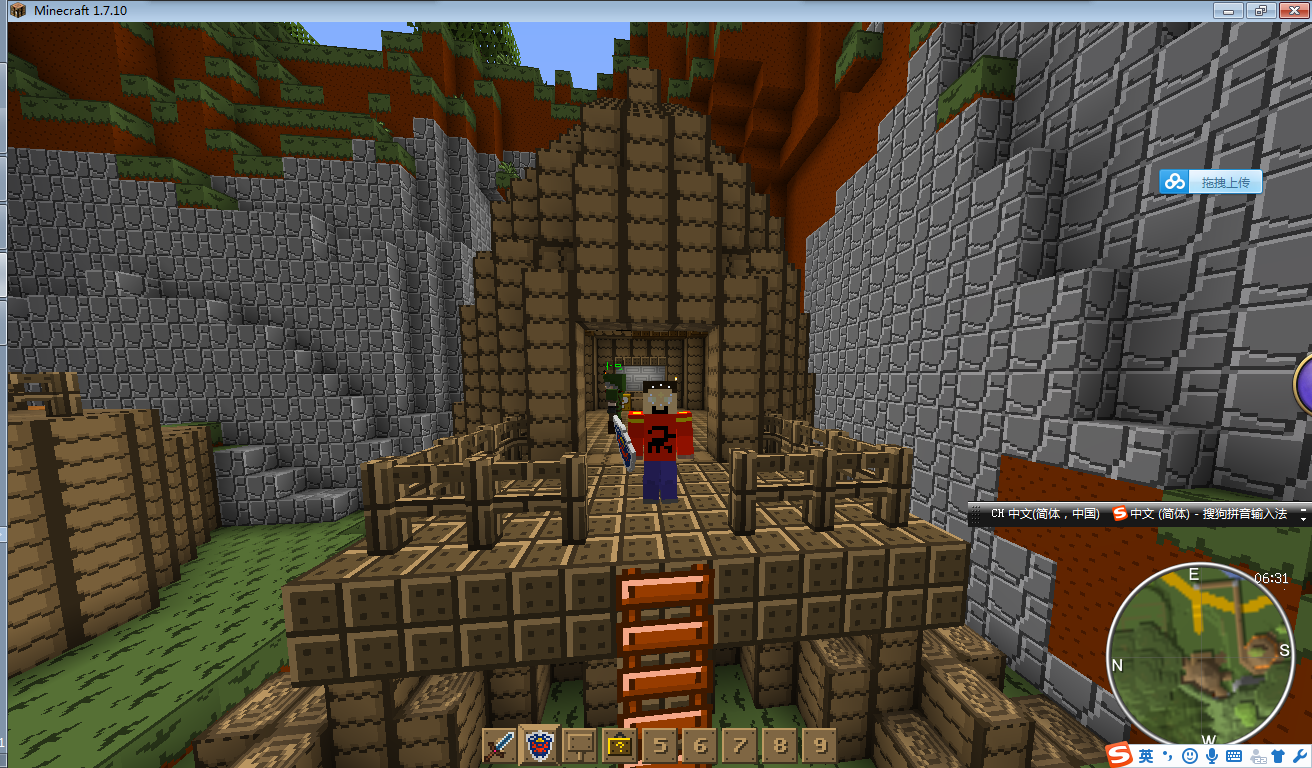Select hotbar slot number 8

[780, 745]
